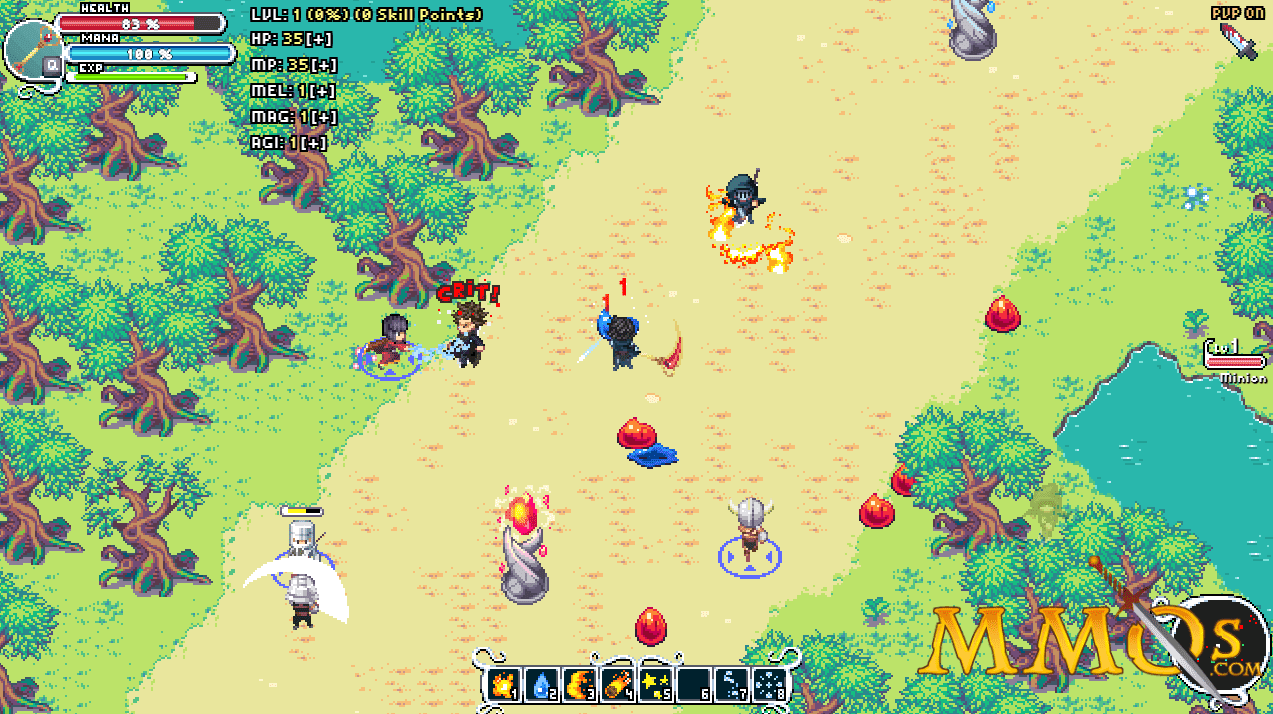Activate the fire explosion skill in slot 1
Image resolution: width=1273 pixels, height=714 pixels.
coord(503,685)
